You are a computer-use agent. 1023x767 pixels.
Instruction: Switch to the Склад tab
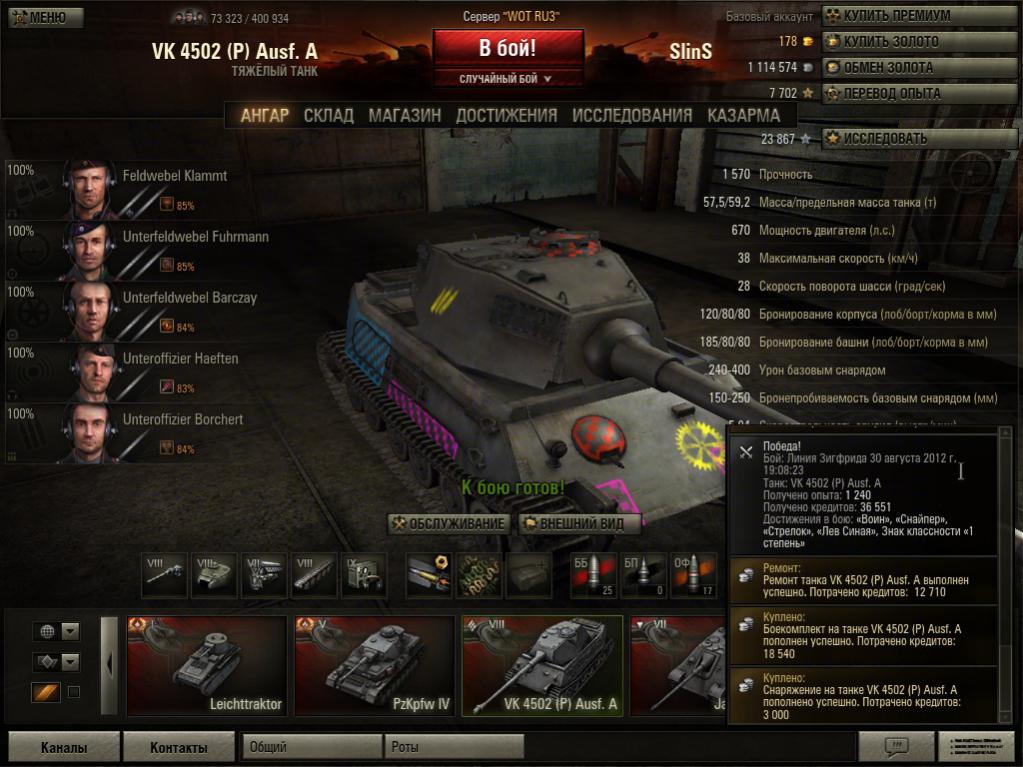[328, 116]
